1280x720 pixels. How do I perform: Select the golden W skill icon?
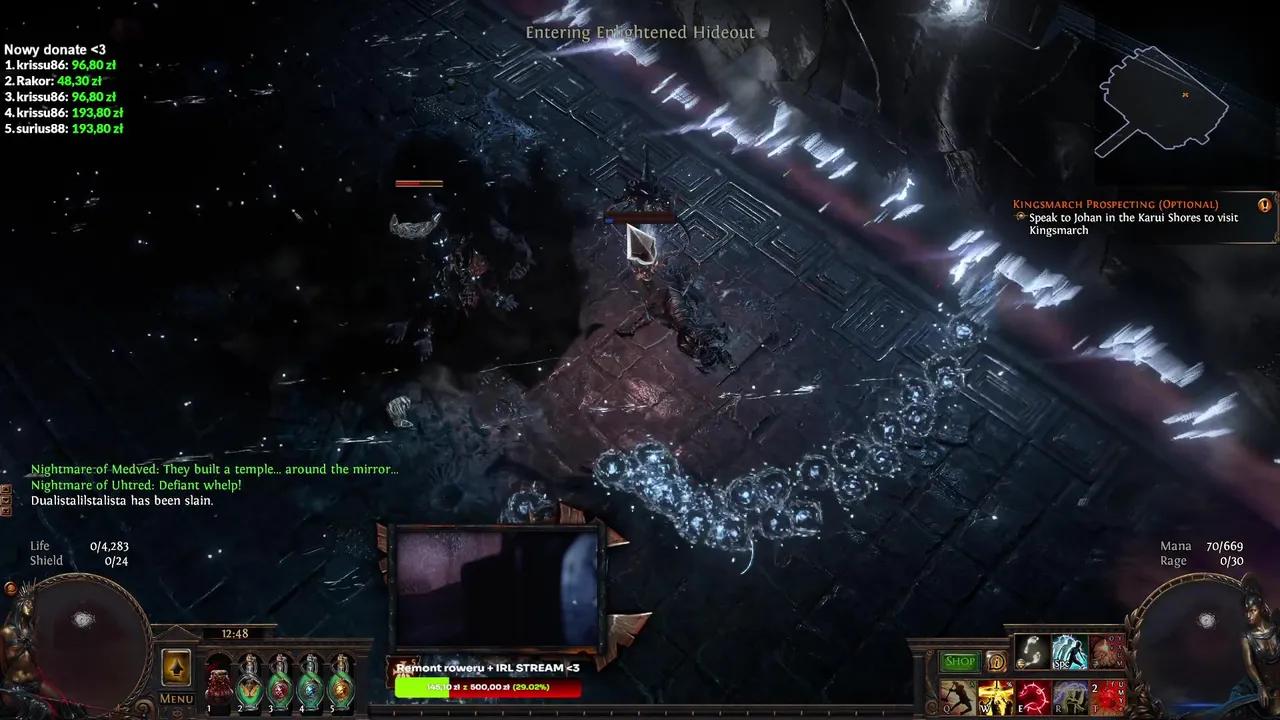995,696
